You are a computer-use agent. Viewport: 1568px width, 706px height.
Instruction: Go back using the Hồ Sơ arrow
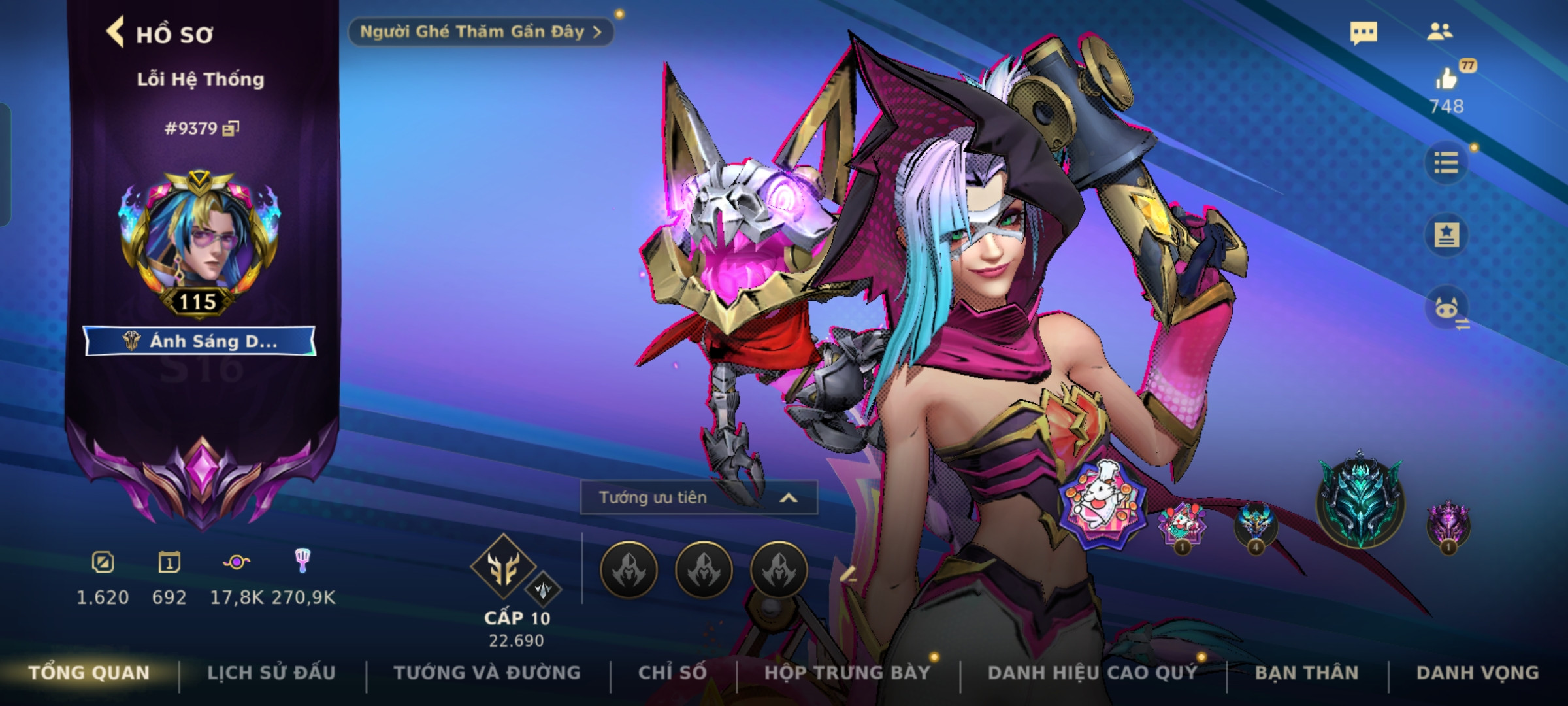116,33
